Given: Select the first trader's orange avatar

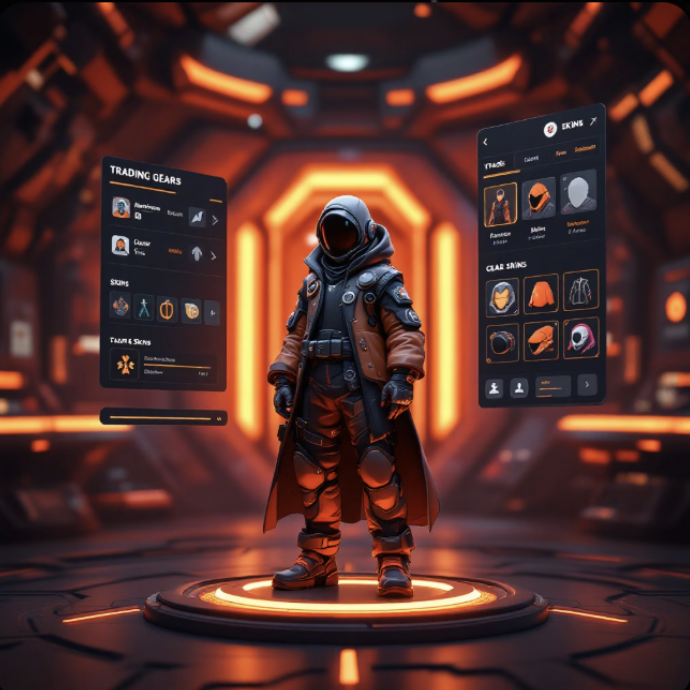Looking at the screenshot, I should [x=121, y=208].
